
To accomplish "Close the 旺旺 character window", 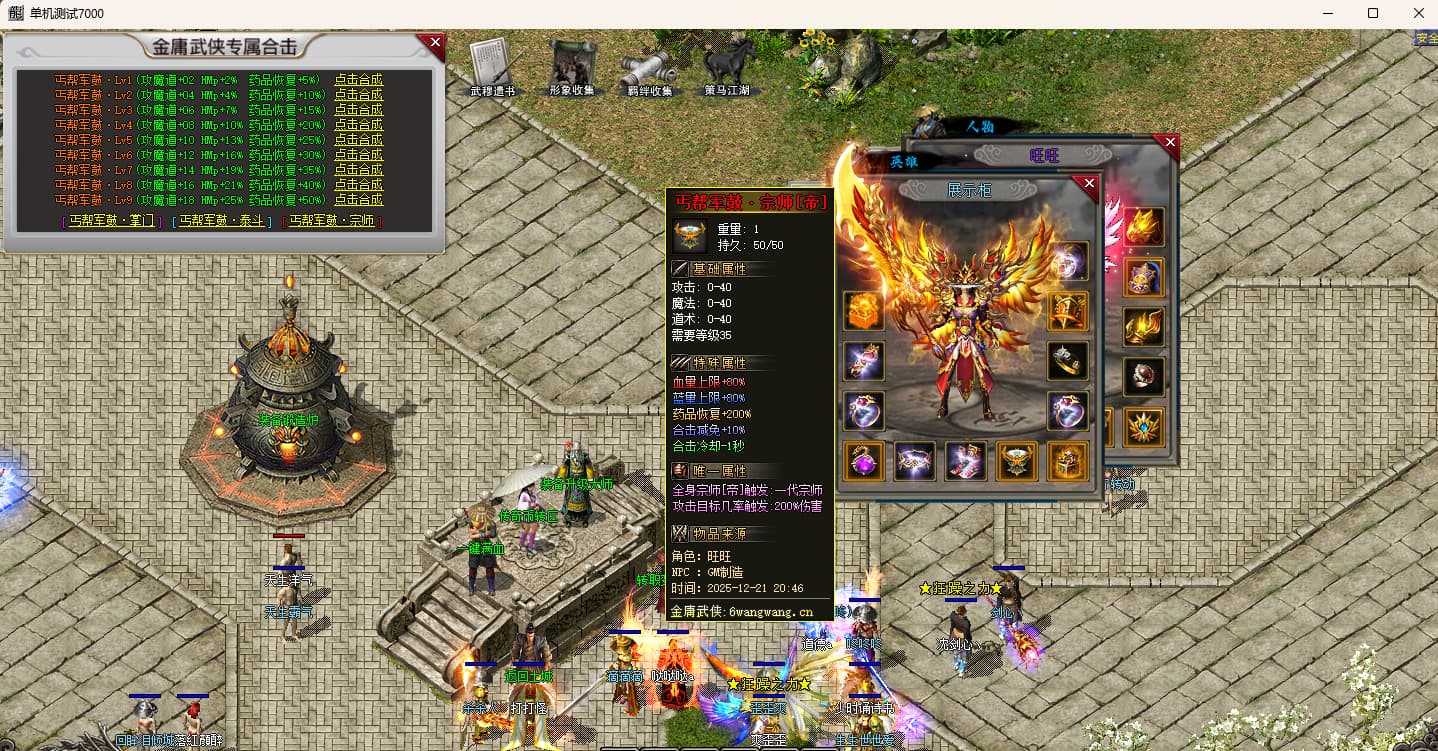I will coord(1170,143).
